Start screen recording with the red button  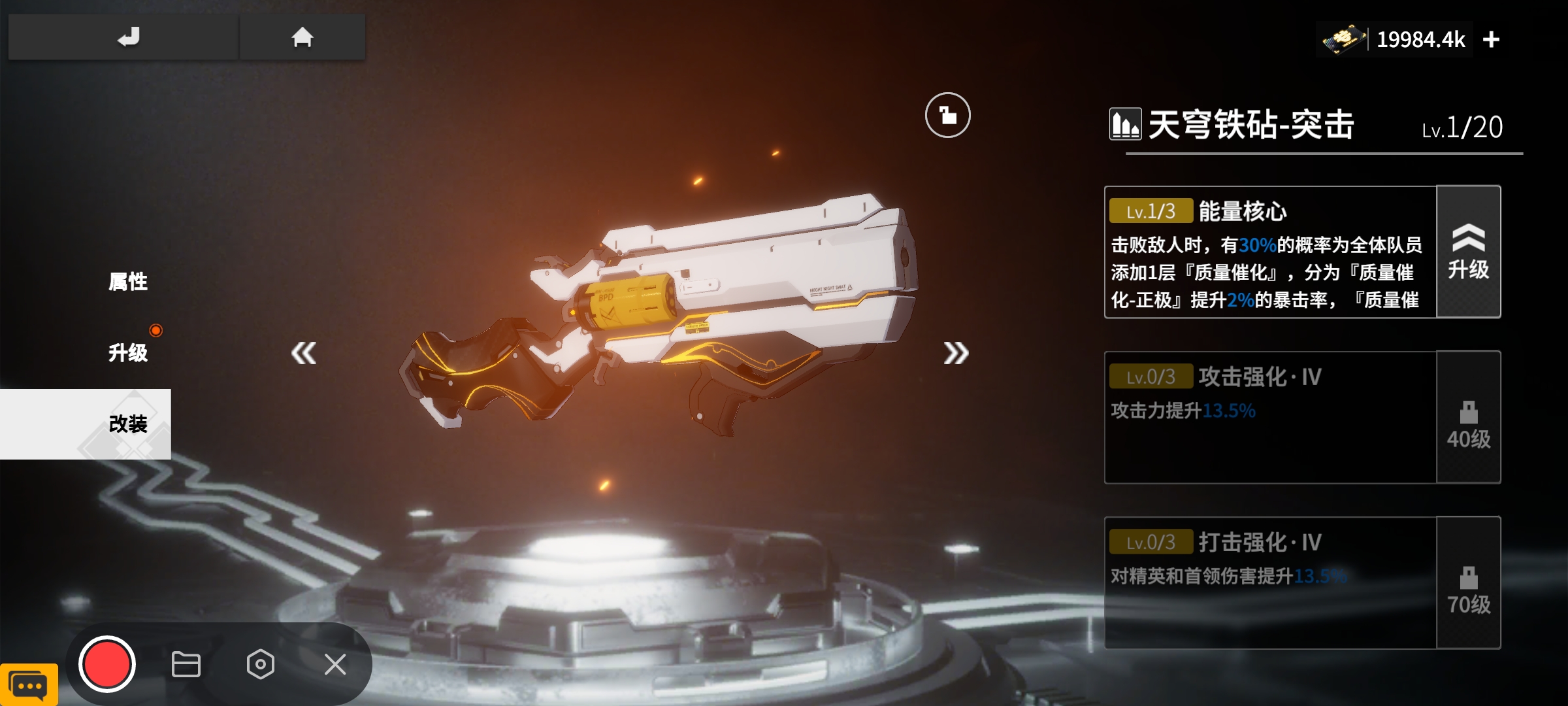tap(106, 664)
